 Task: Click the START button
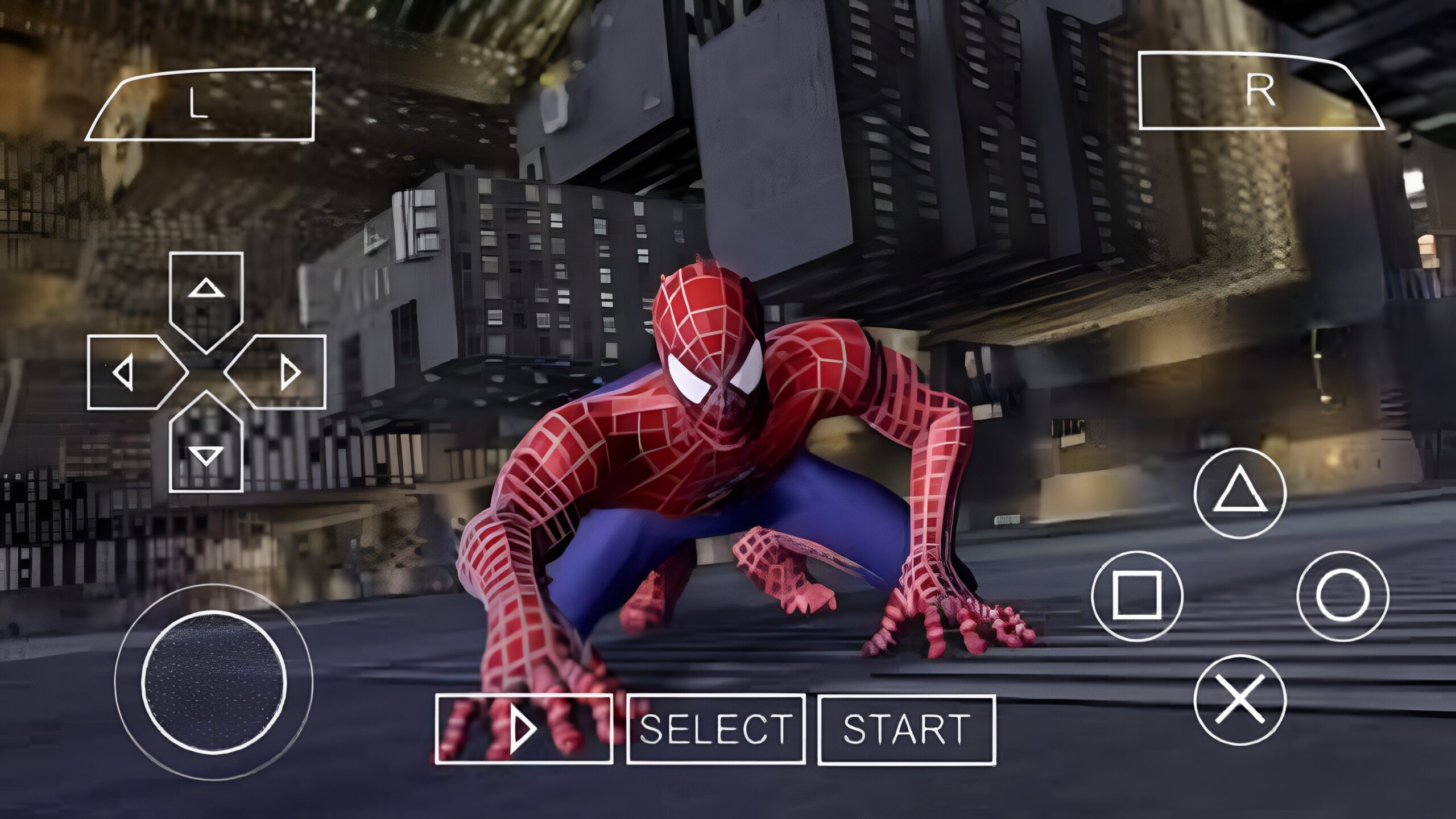tap(907, 729)
